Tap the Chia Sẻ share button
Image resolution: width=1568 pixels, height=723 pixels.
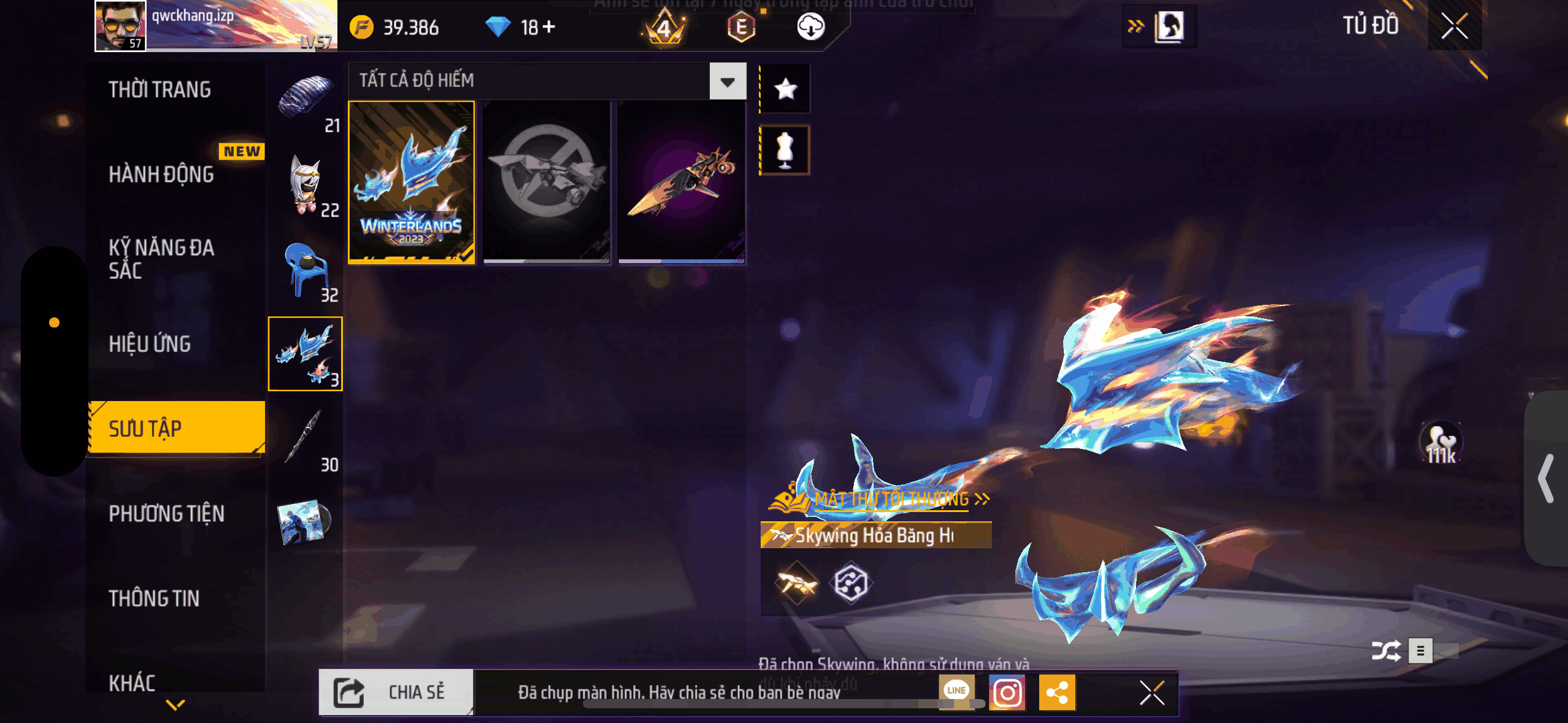pos(396,692)
